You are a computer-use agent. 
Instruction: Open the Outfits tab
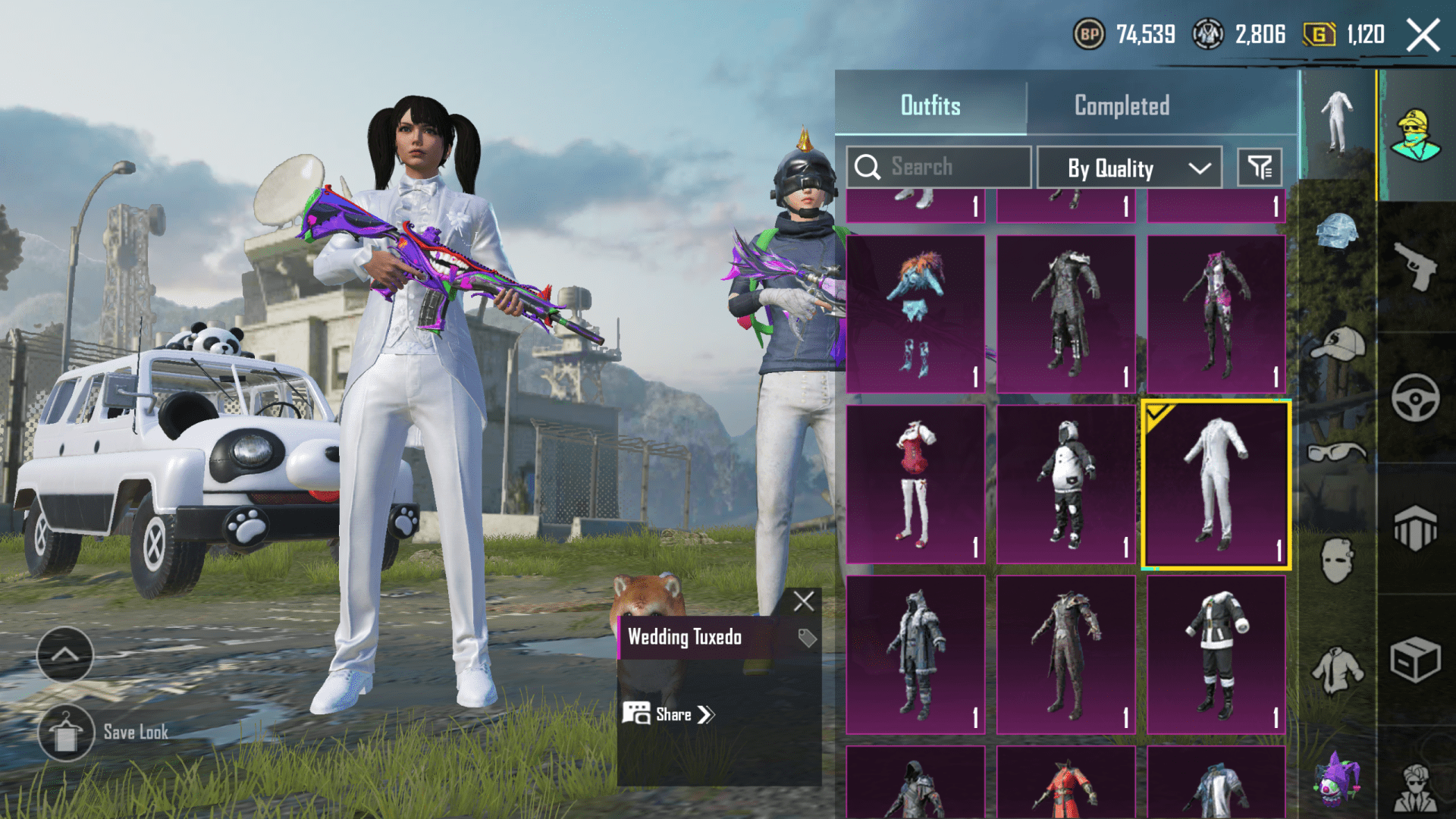point(931,105)
